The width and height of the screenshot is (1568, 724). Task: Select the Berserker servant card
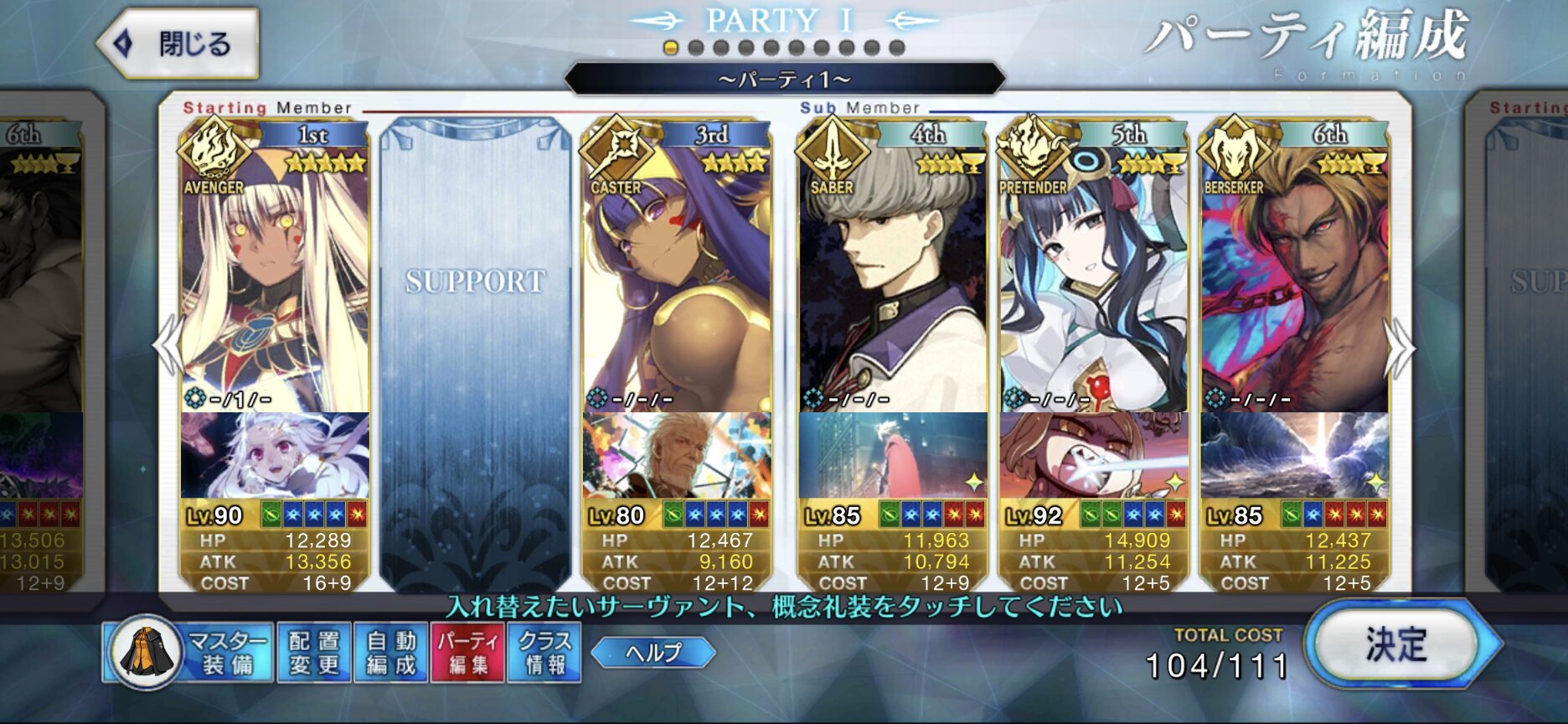pos(1294,277)
